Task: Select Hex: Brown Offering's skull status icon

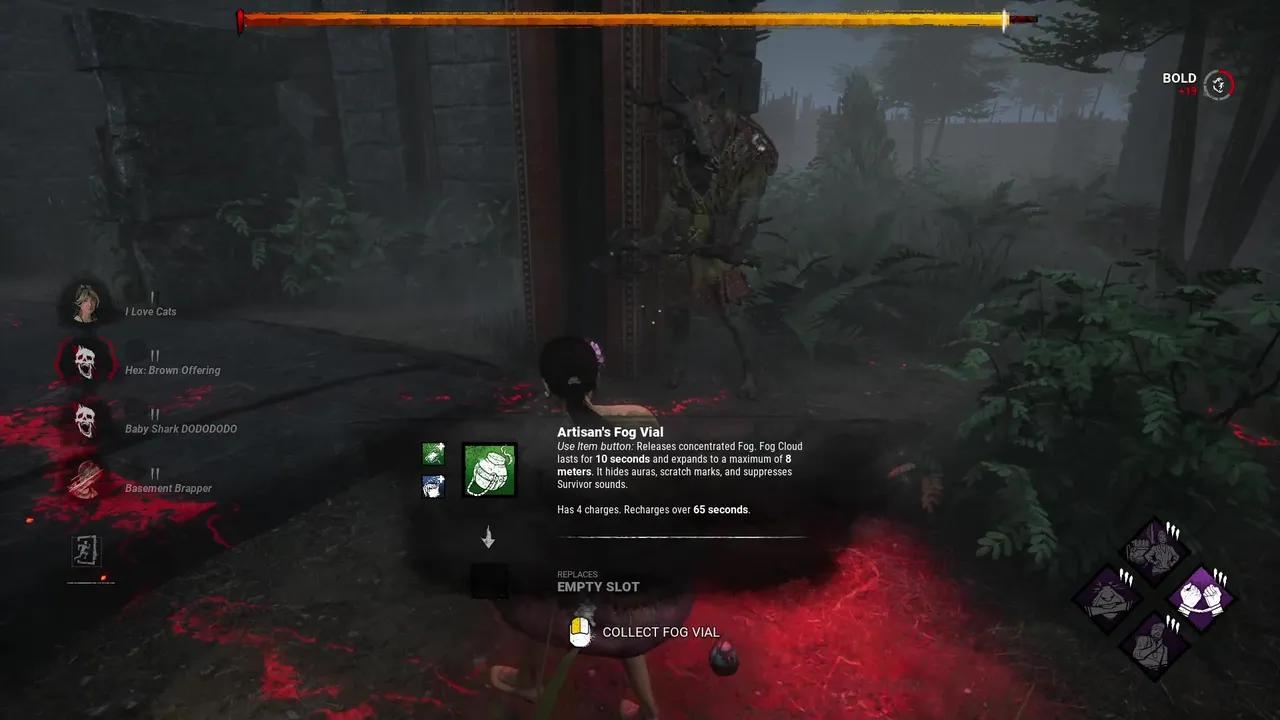Action: [x=86, y=361]
